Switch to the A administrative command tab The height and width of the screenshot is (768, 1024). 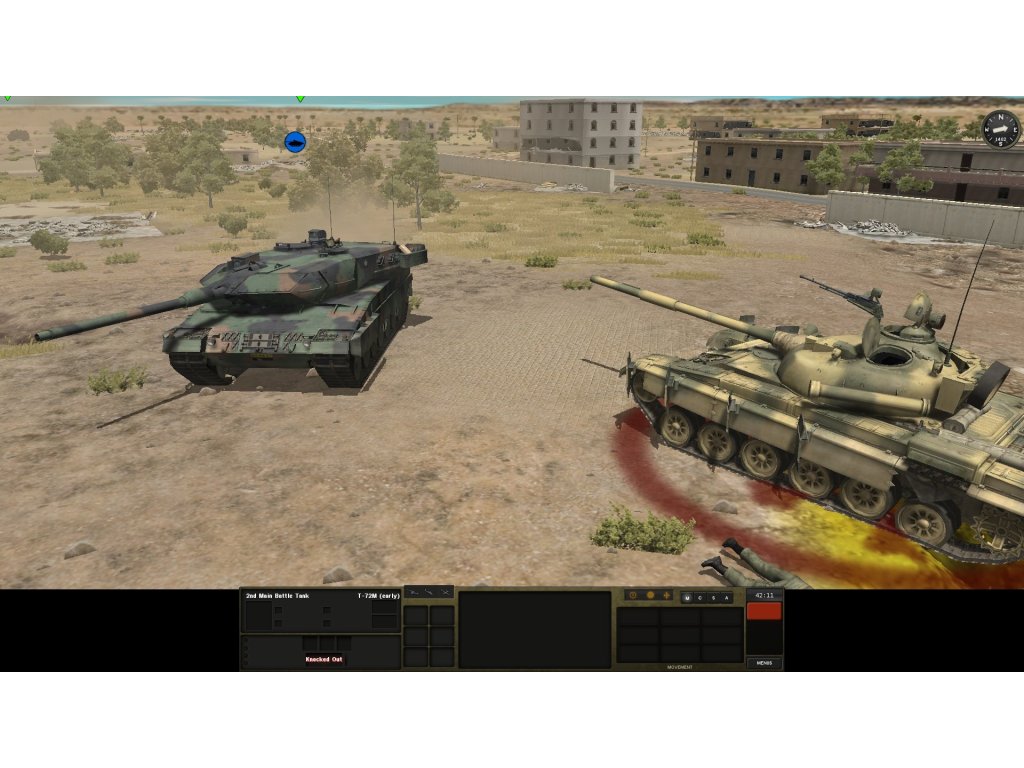pos(726,598)
